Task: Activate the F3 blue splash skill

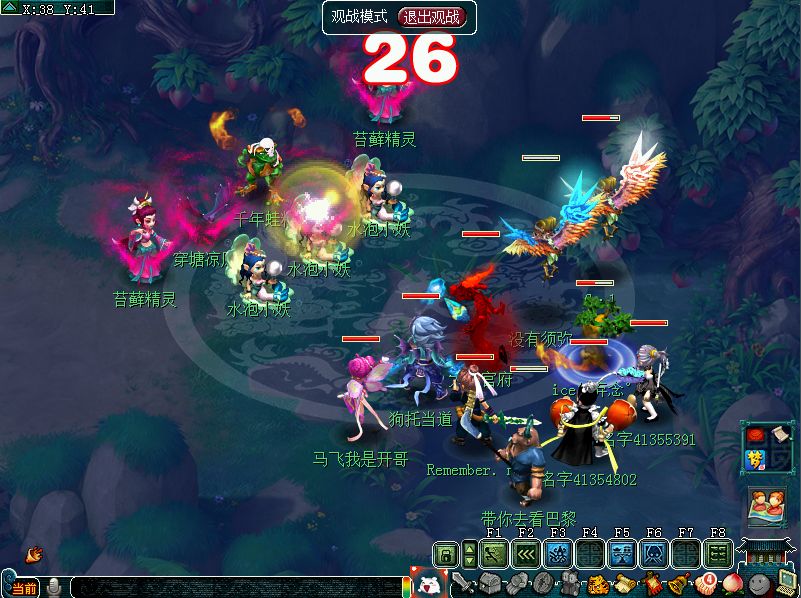Action: point(558,554)
